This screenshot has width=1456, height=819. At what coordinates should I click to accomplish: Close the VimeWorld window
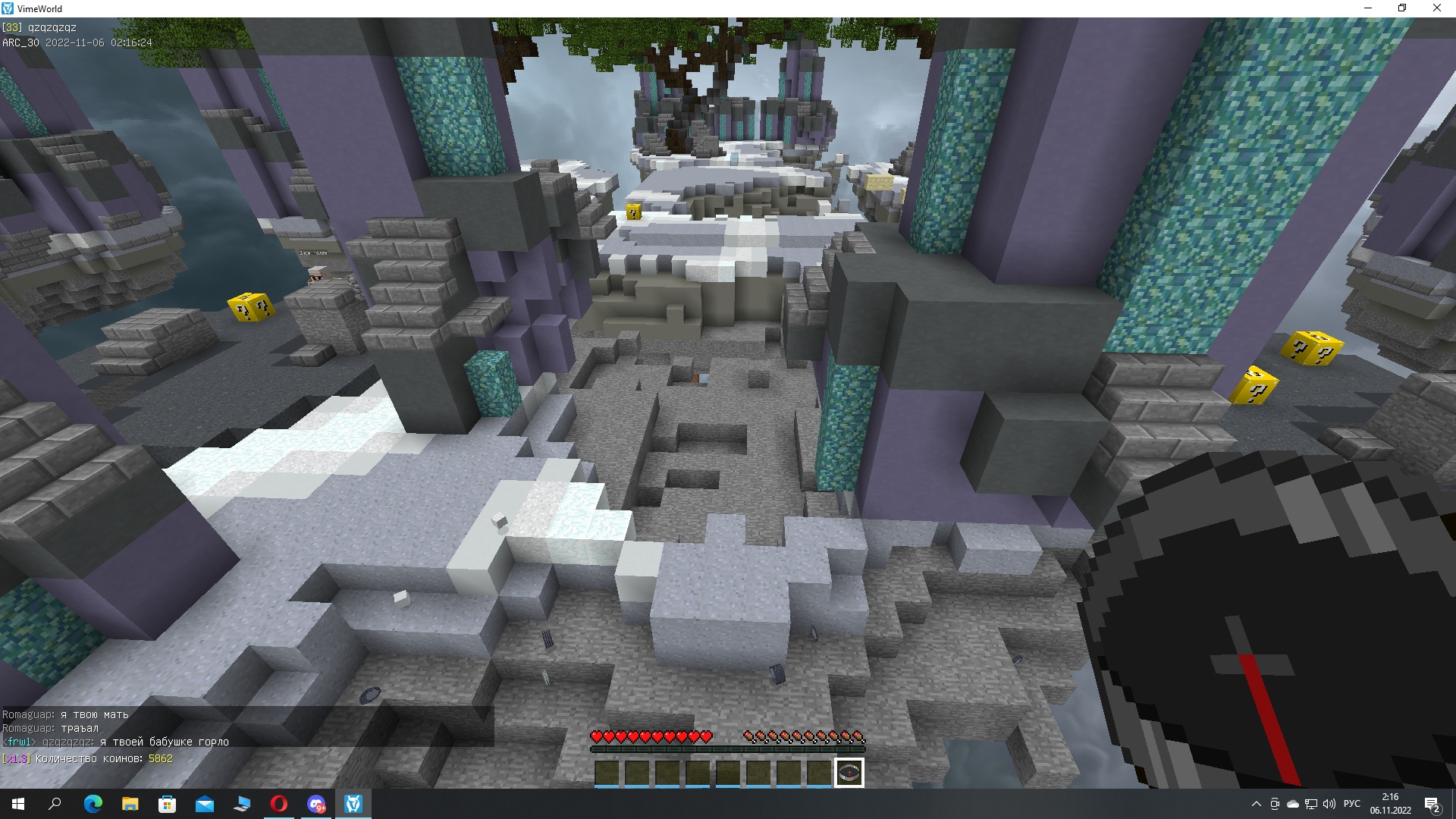click(1436, 8)
